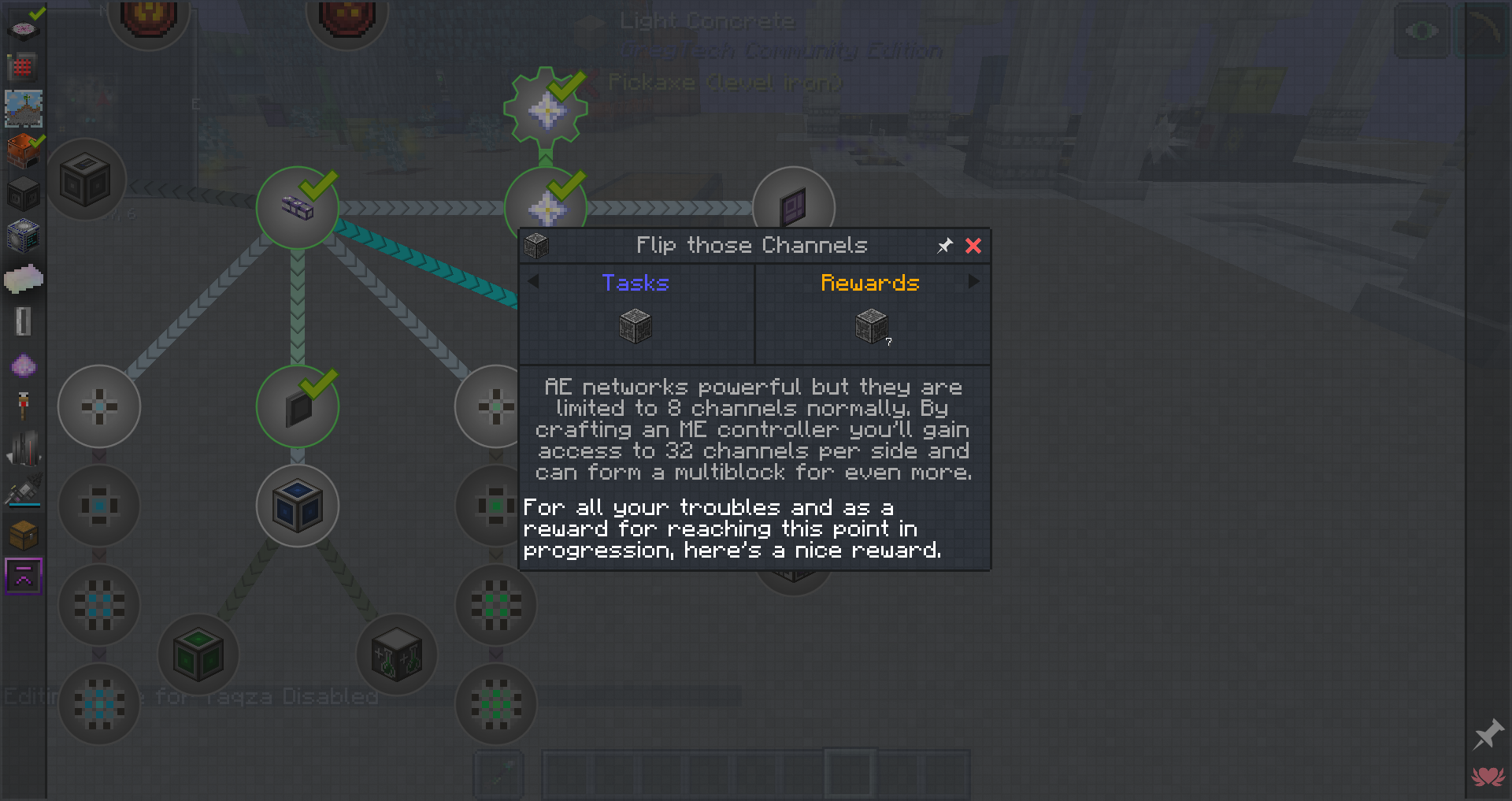
Task: Close the Flip those Channels popup
Action: pyautogui.click(x=973, y=246)
